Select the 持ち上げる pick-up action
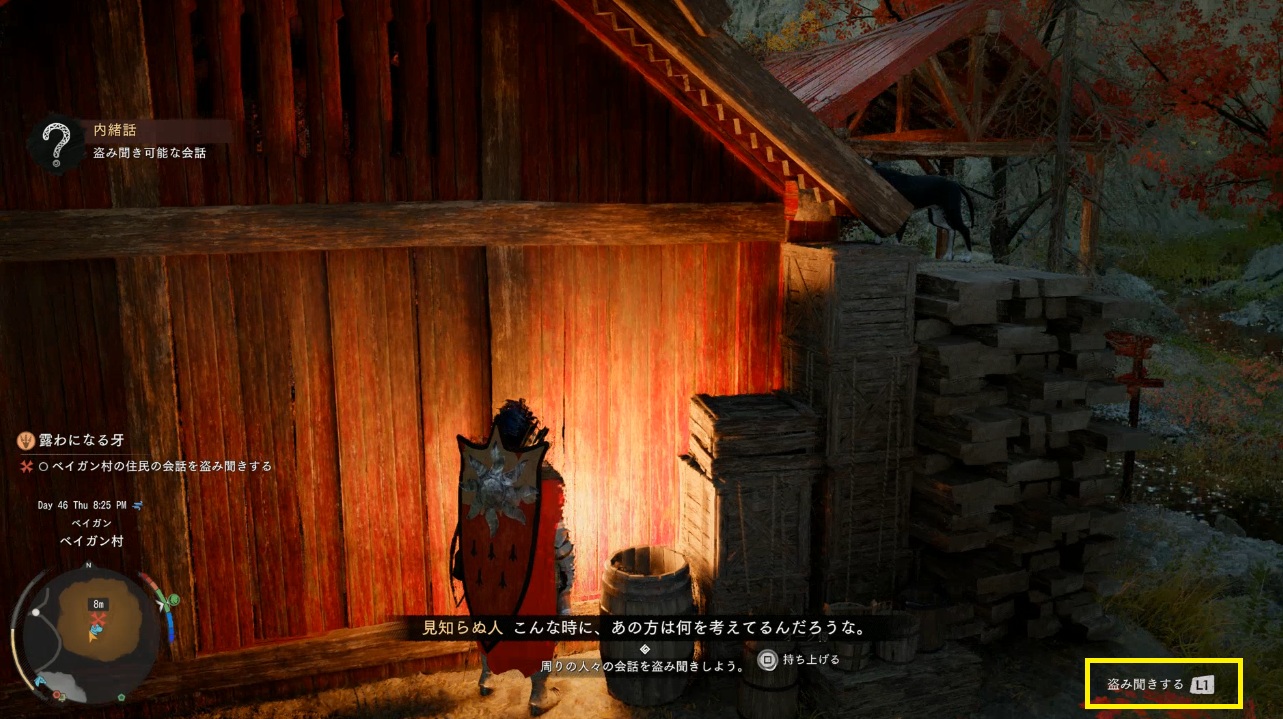Image resolution: width=1283 pixels, height=719 pixels. click(x=800, y=661)
